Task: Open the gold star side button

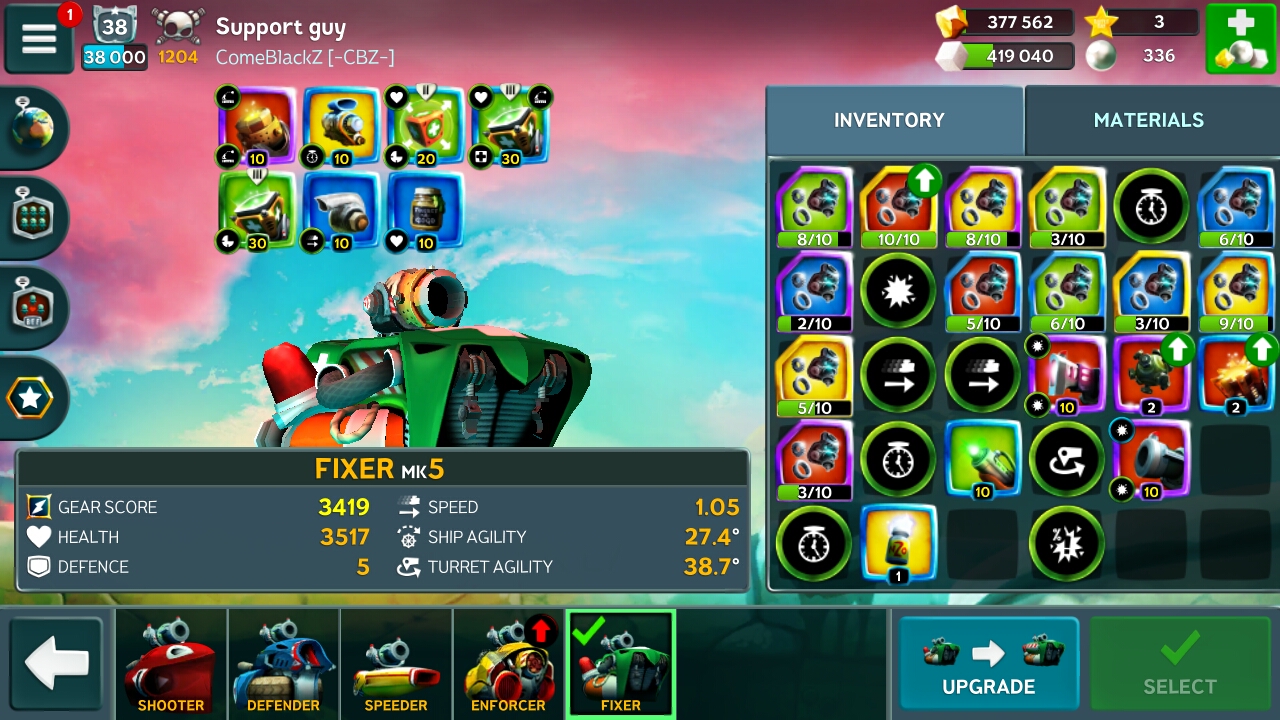Action: coord(31,399)
